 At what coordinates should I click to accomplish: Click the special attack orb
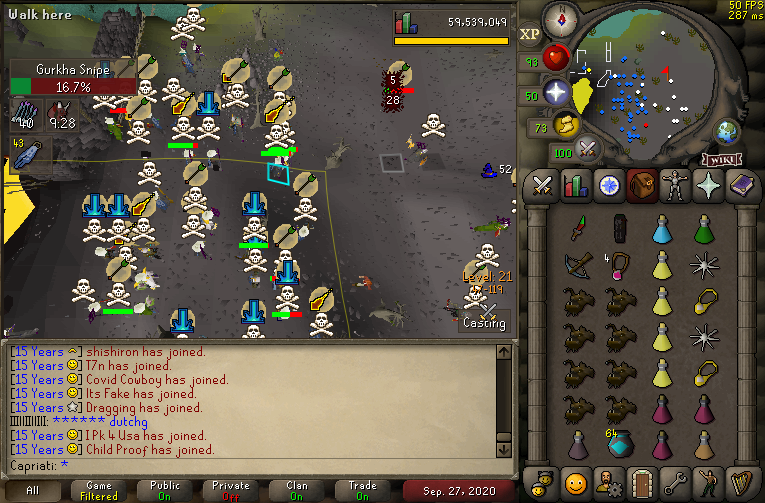[x=588, y=150]
